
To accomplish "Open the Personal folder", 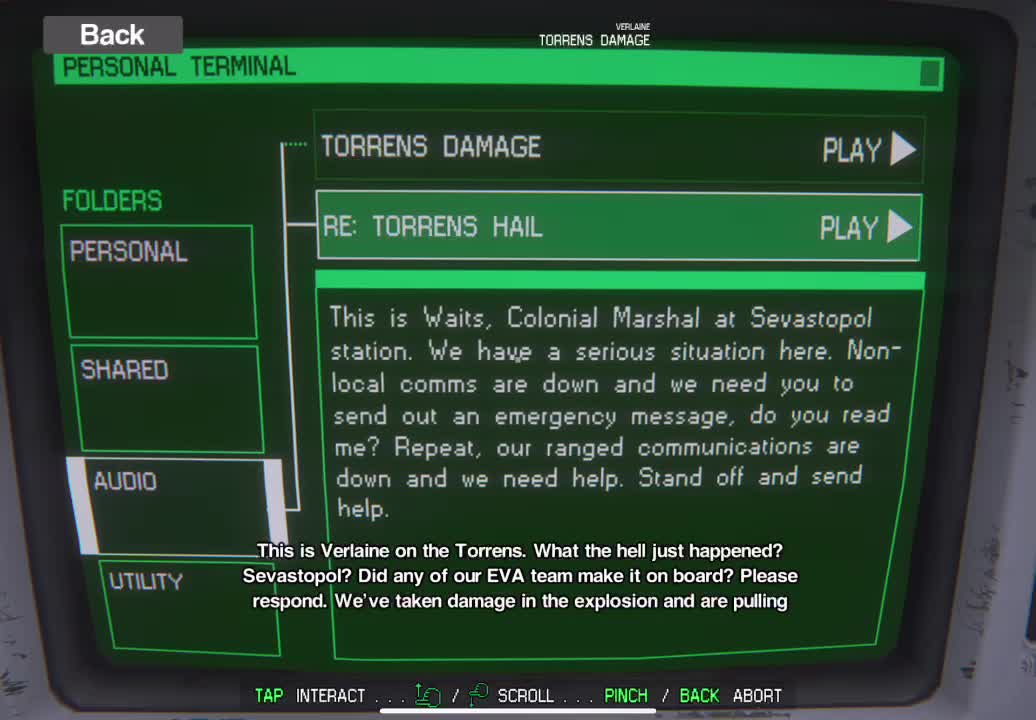I will click(x=158, y=280).
